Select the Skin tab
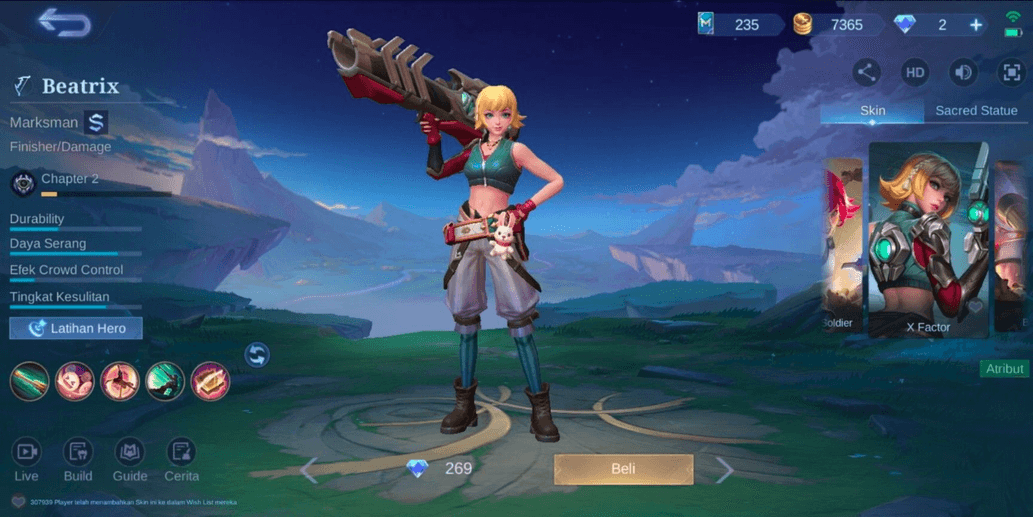1033x517 pixels. pyautogui.click(x=872, y=111)
